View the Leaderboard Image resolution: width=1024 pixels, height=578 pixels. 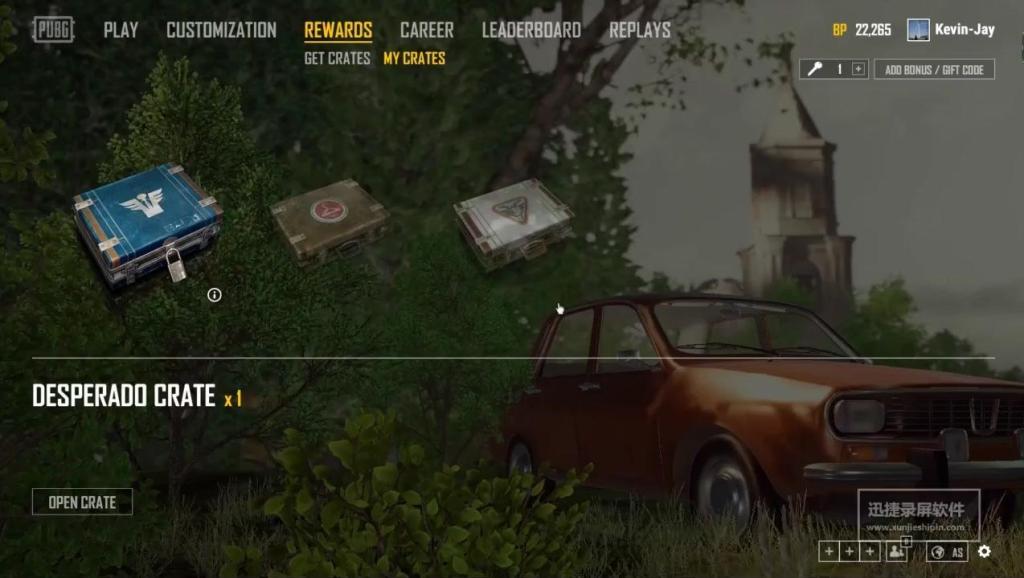[531, 30]
